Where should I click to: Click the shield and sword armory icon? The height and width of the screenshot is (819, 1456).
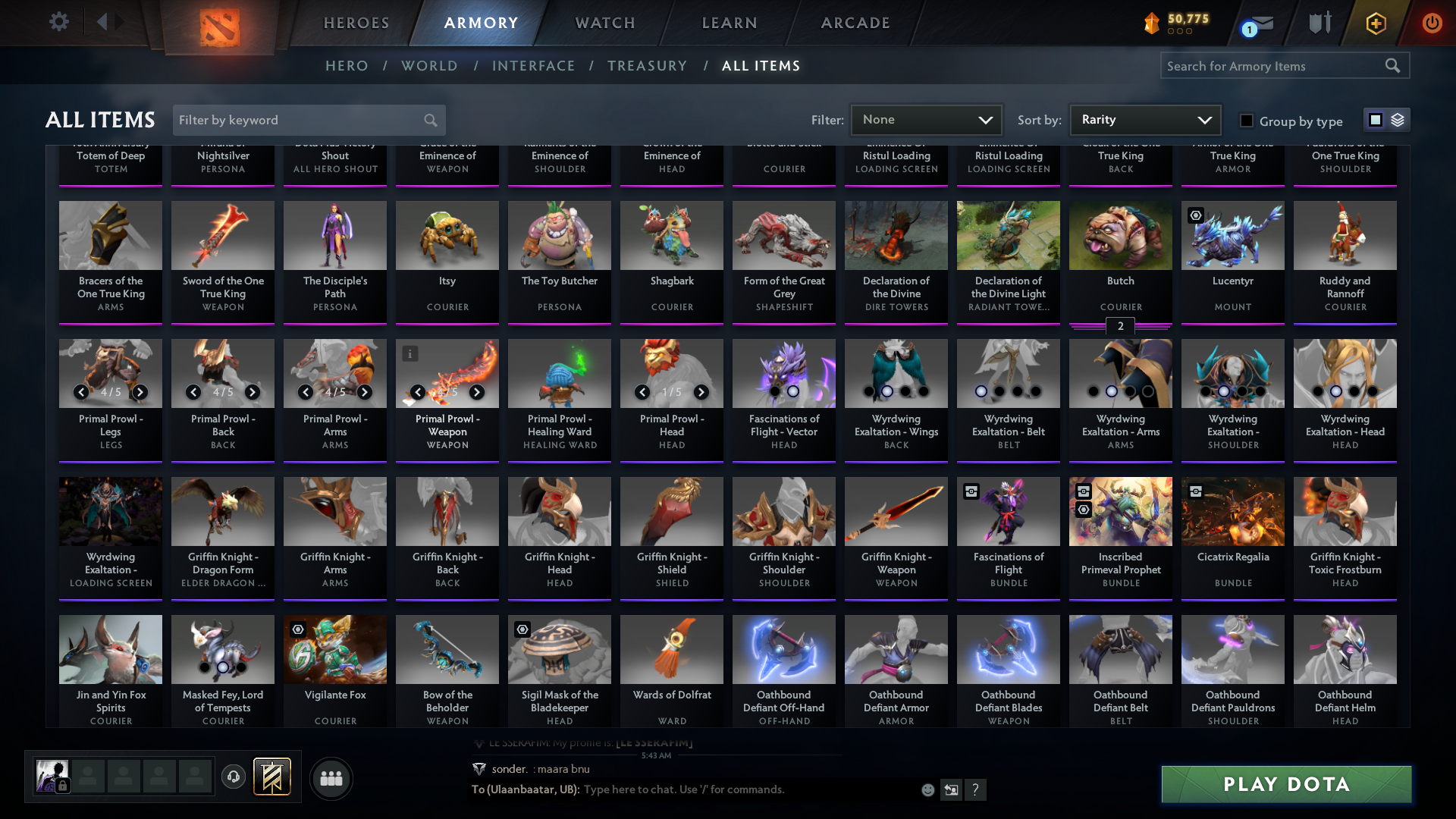(x=1319, y=23)
